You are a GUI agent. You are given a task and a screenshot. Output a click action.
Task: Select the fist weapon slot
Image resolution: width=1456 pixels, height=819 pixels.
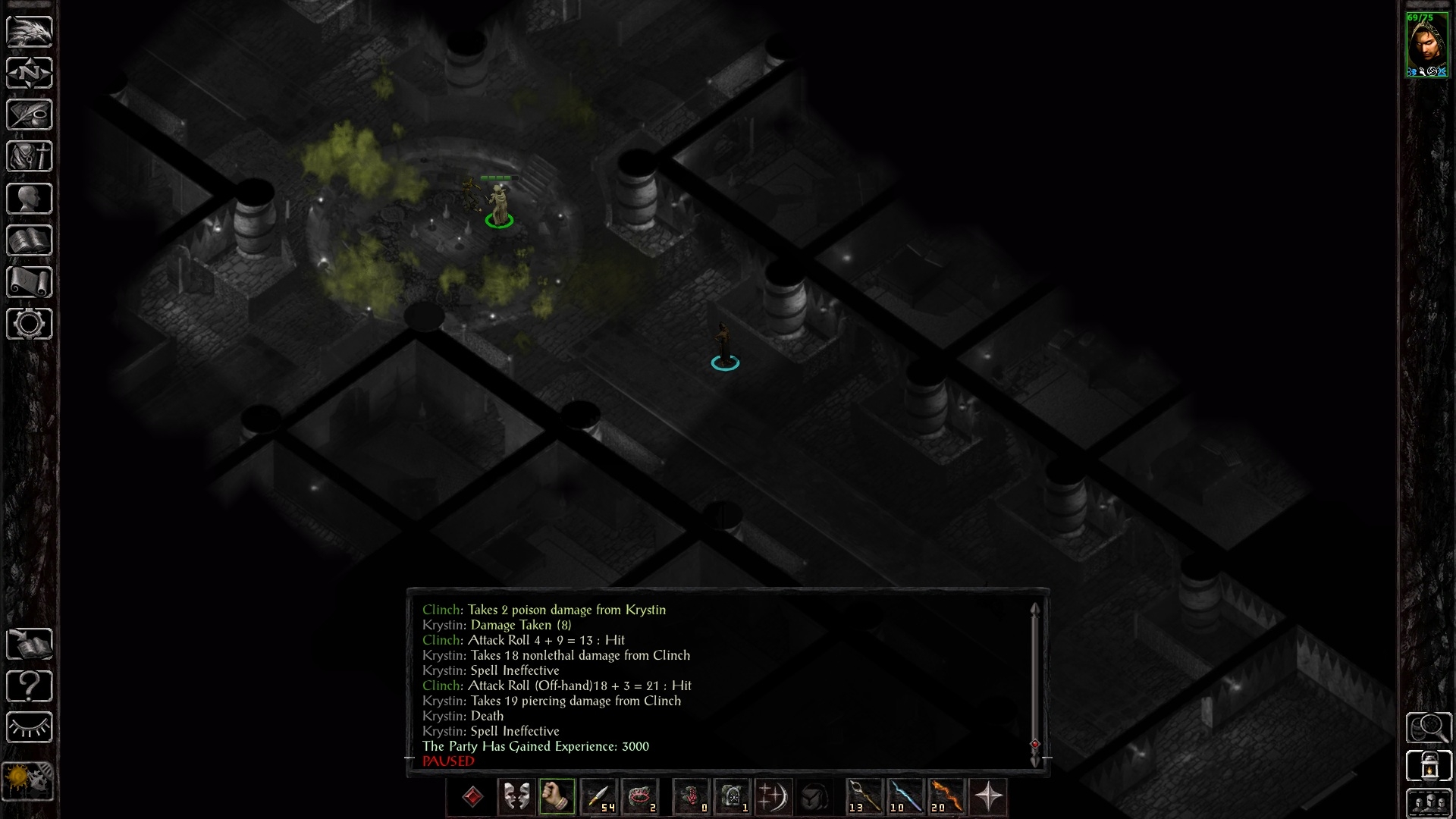tap(557, 797)
